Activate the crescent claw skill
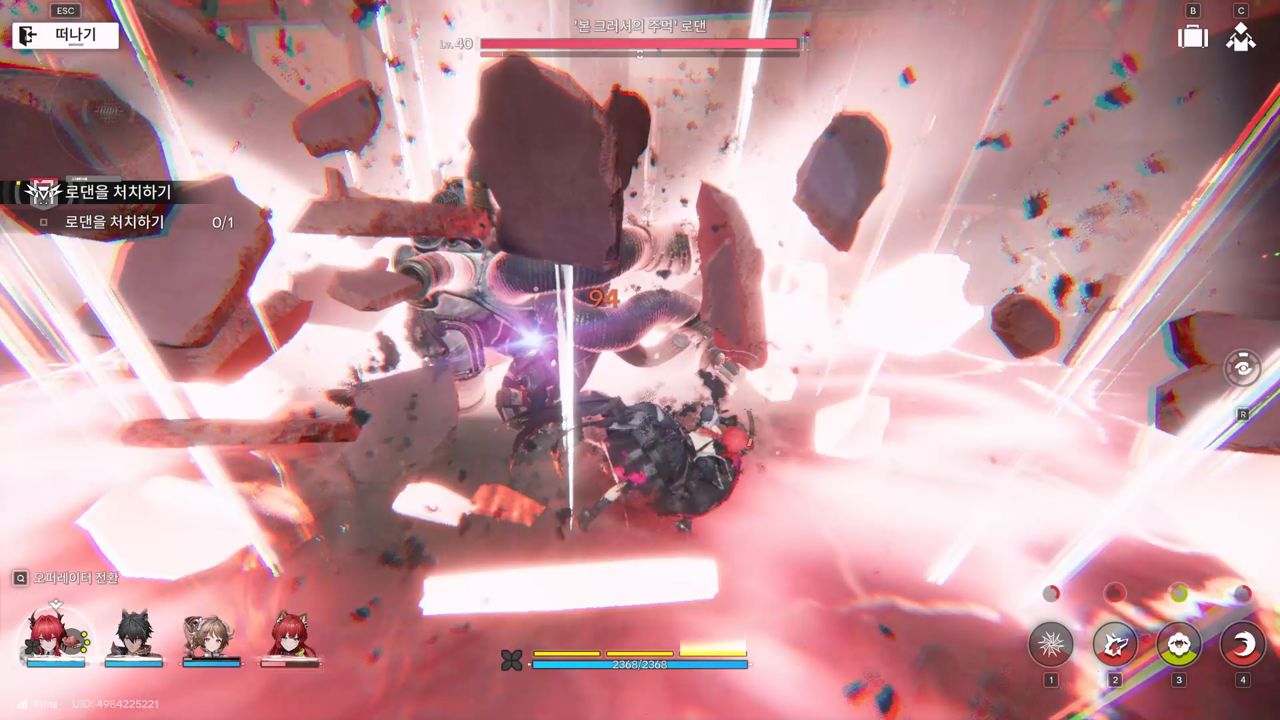1280x720 pixels. point(1243,644)
